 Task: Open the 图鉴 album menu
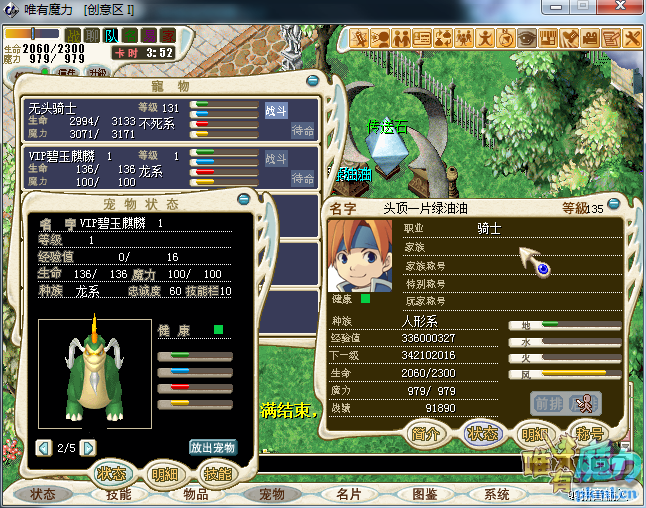(424, 494)
